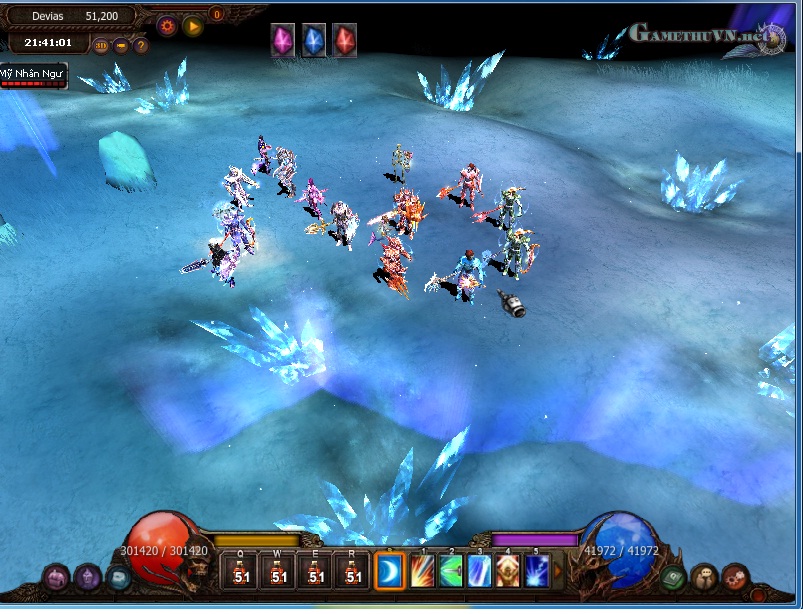
Task: Activate the blue starburst skill in slot 5
Action: (538, 571)
